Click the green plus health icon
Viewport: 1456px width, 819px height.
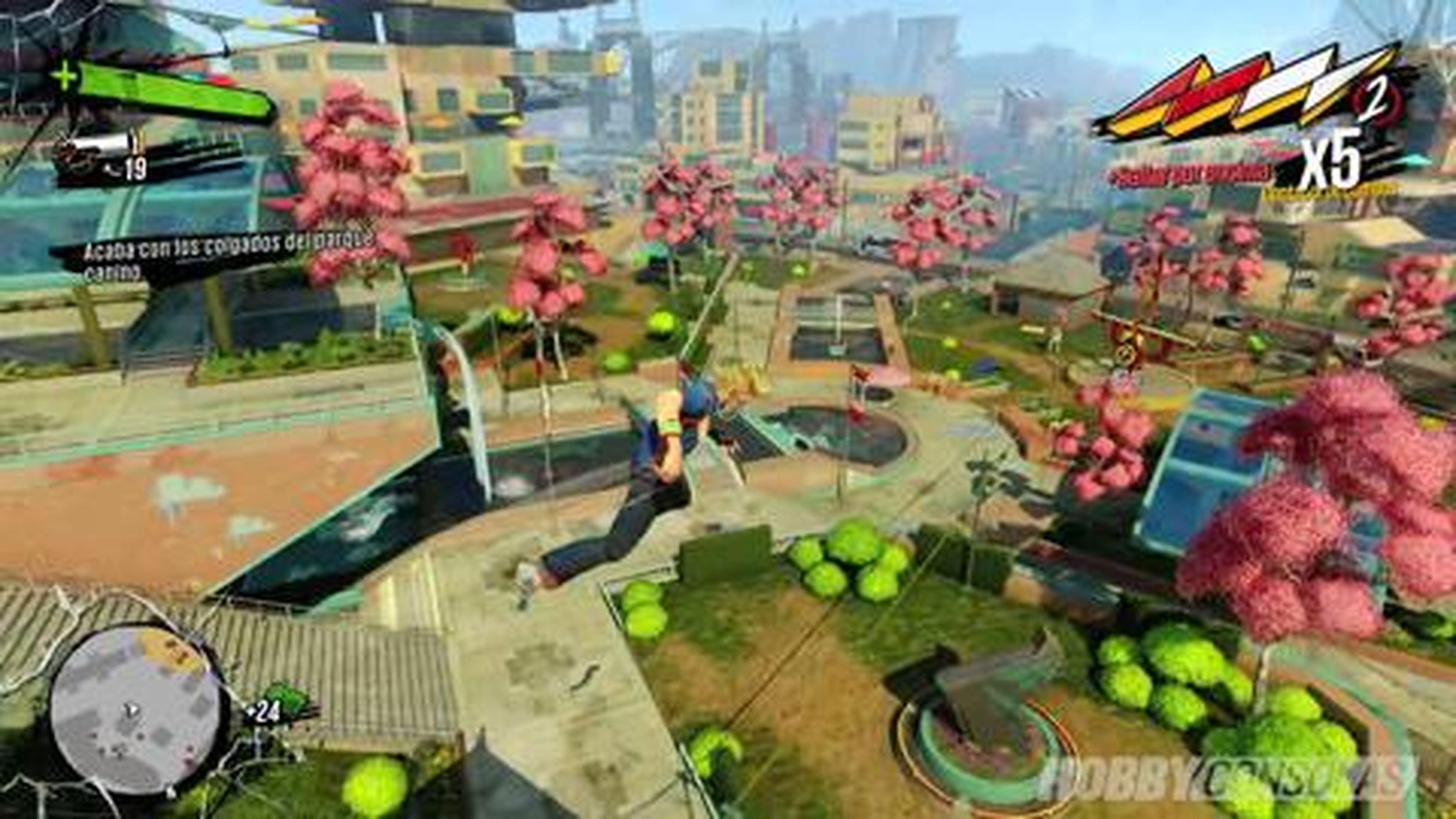pyautogui.click(x=65, y=76)
